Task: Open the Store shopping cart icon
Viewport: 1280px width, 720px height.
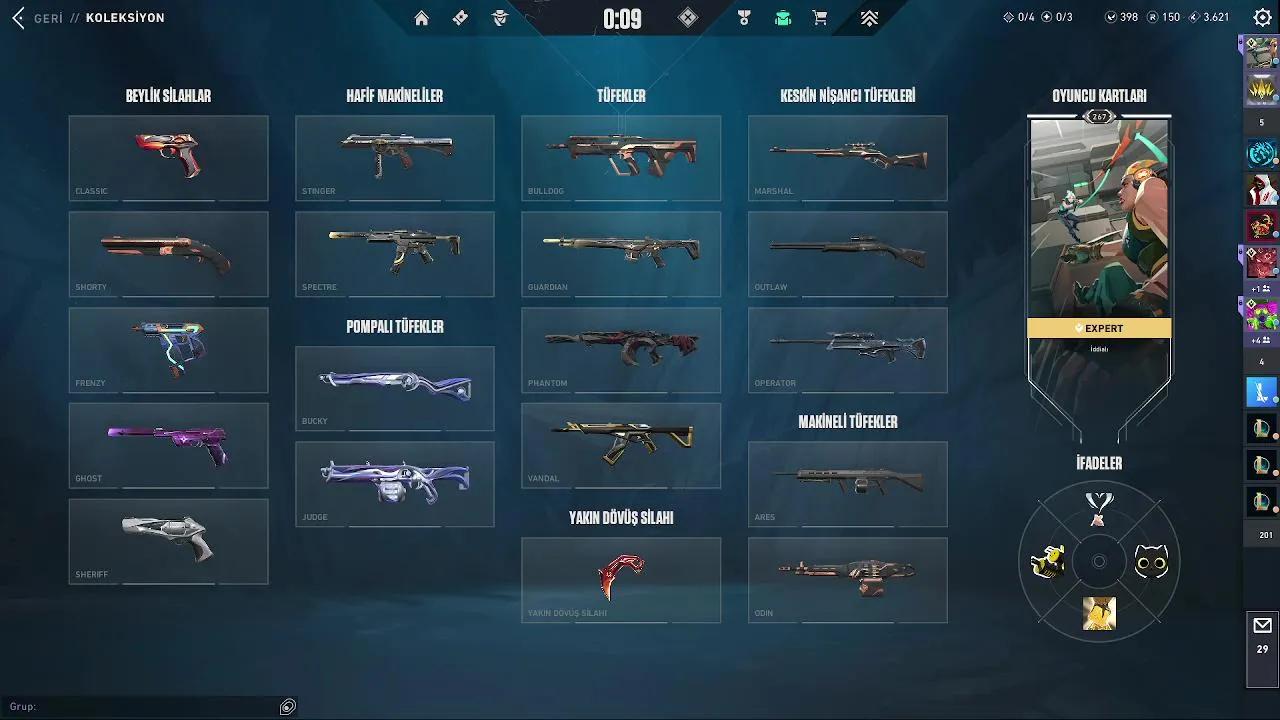Action: [x=820, y=18]
